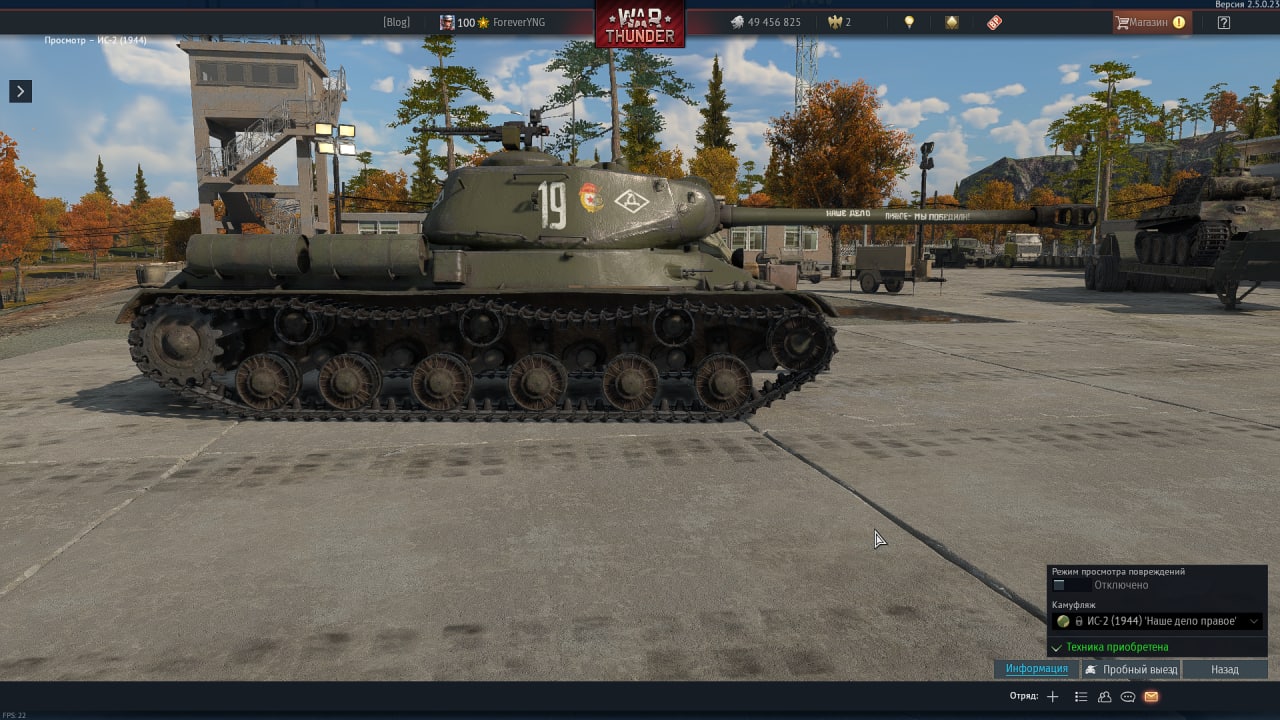Click the War Thunder logo
1280x720 pixels.
pos(640,24)
